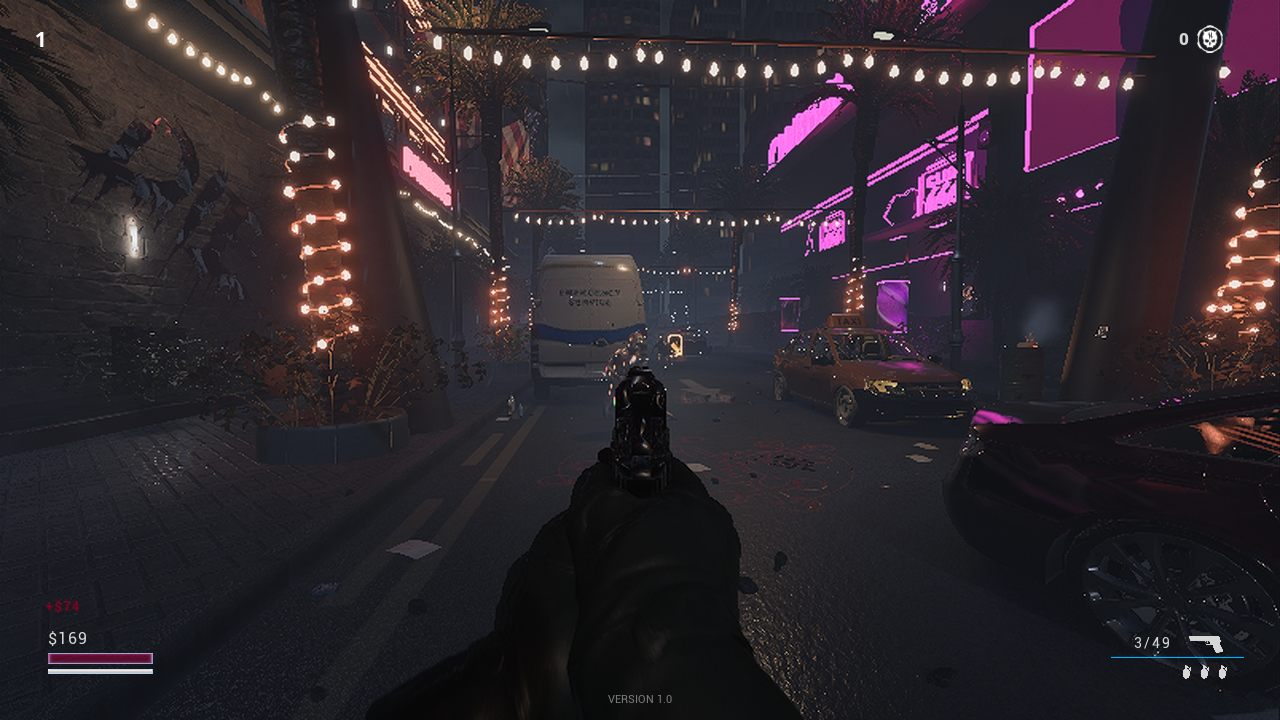Select the Emergency Service van on screen
Image resolution: width=1280 pixels, height=720 pixels.
click(588, 320)
